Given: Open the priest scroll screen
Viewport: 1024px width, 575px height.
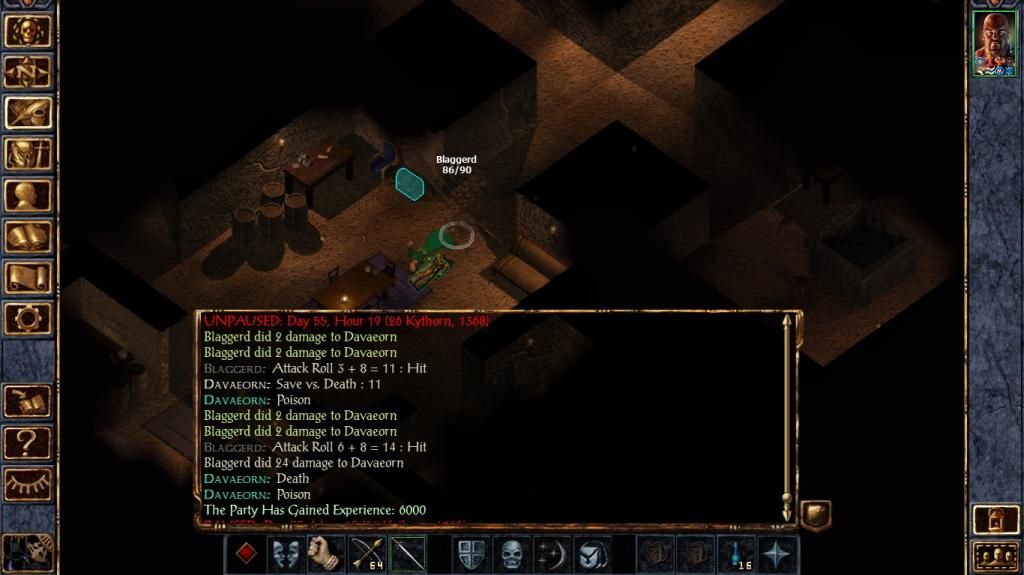Looking at the screenshot, I should 28,277.
